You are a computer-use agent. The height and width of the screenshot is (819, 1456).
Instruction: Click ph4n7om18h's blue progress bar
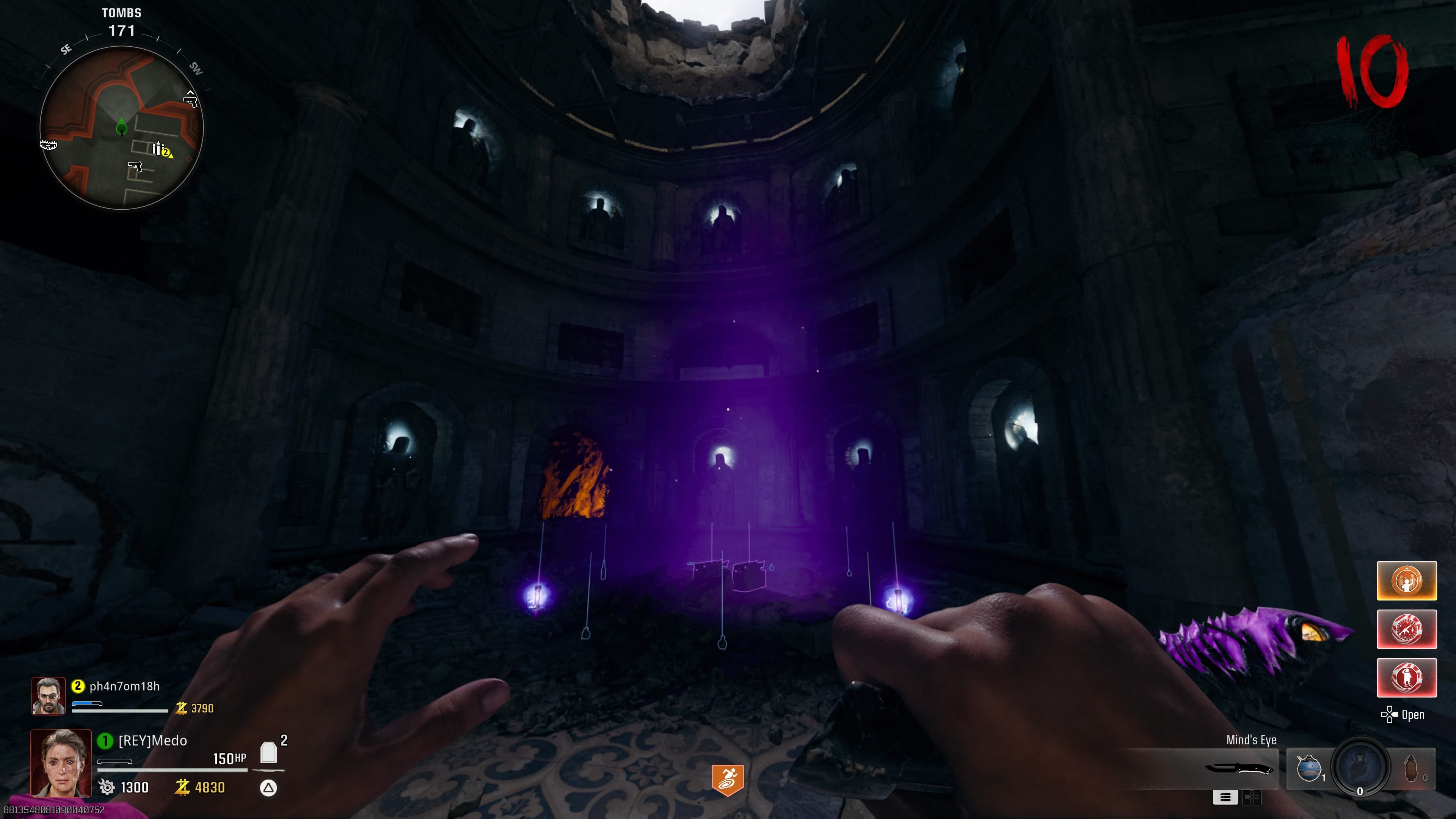pos(88,704)
